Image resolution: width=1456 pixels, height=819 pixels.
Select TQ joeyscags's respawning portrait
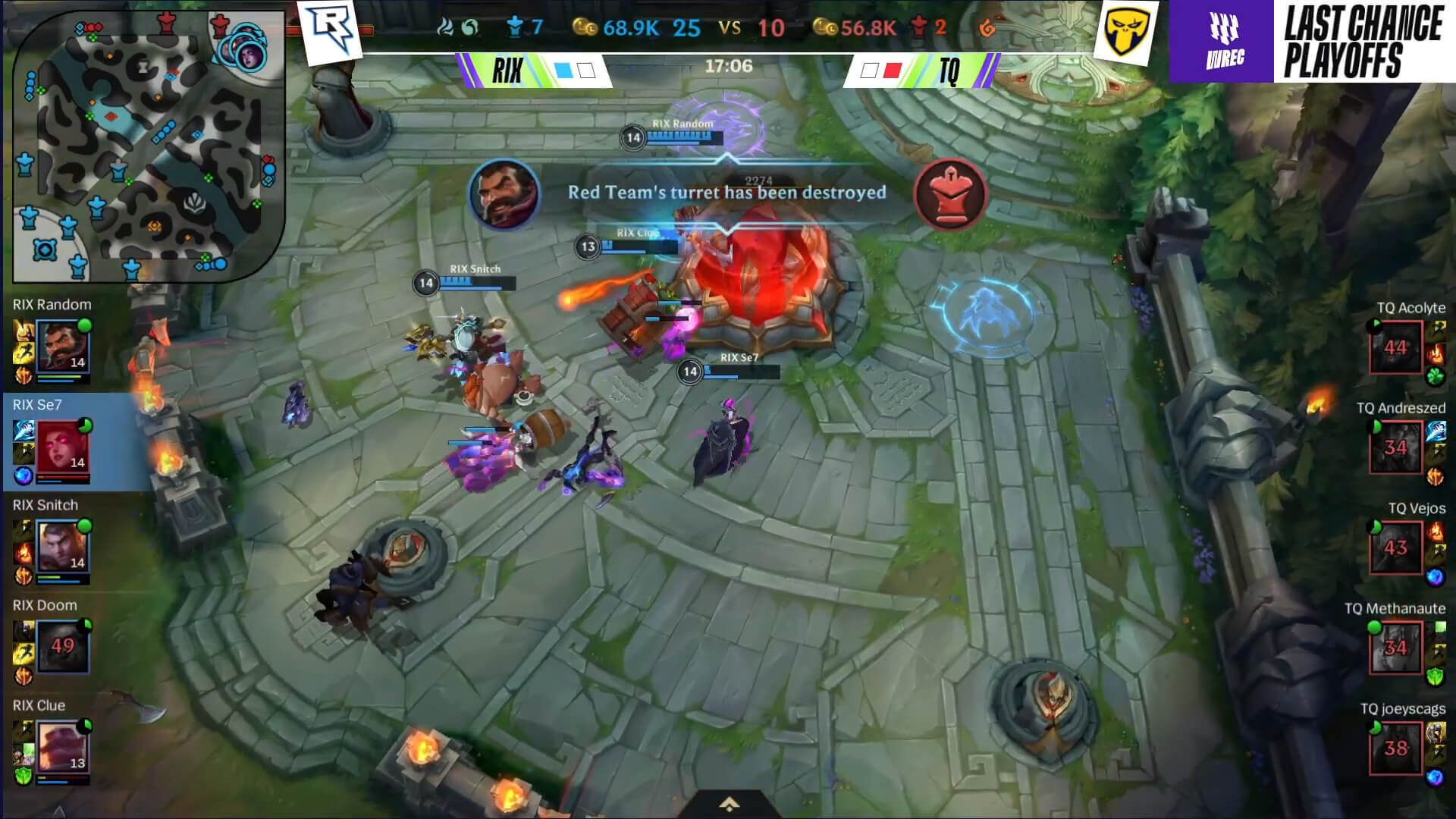click(x=1395, y=748)
